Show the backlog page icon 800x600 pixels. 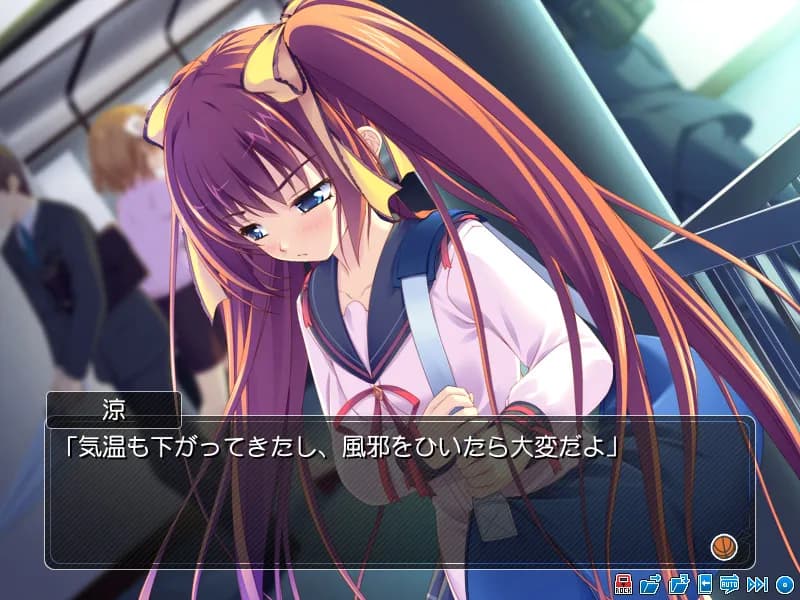tap(705, 584)
